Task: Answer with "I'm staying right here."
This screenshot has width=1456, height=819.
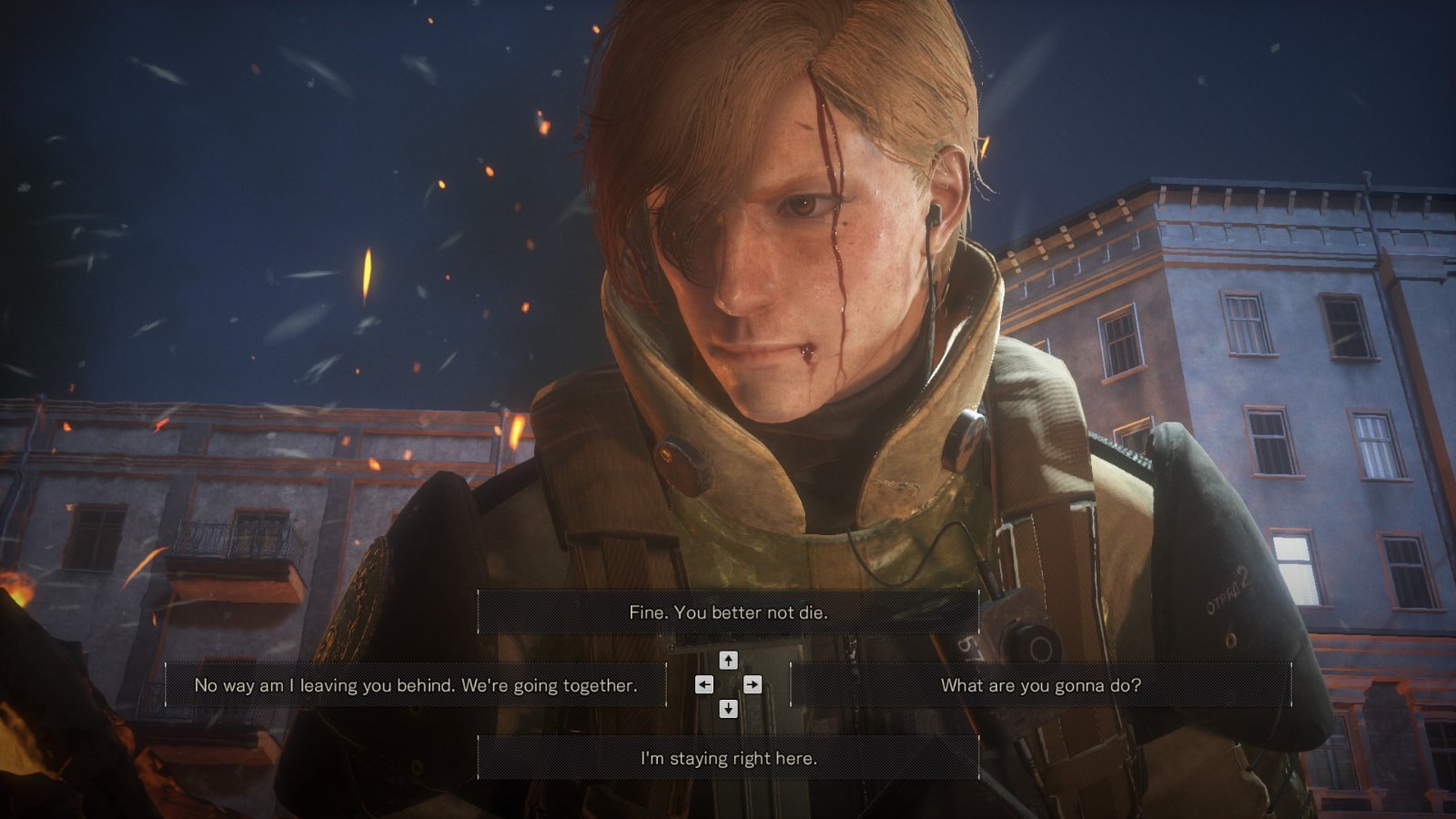Action: coord(728,758)
